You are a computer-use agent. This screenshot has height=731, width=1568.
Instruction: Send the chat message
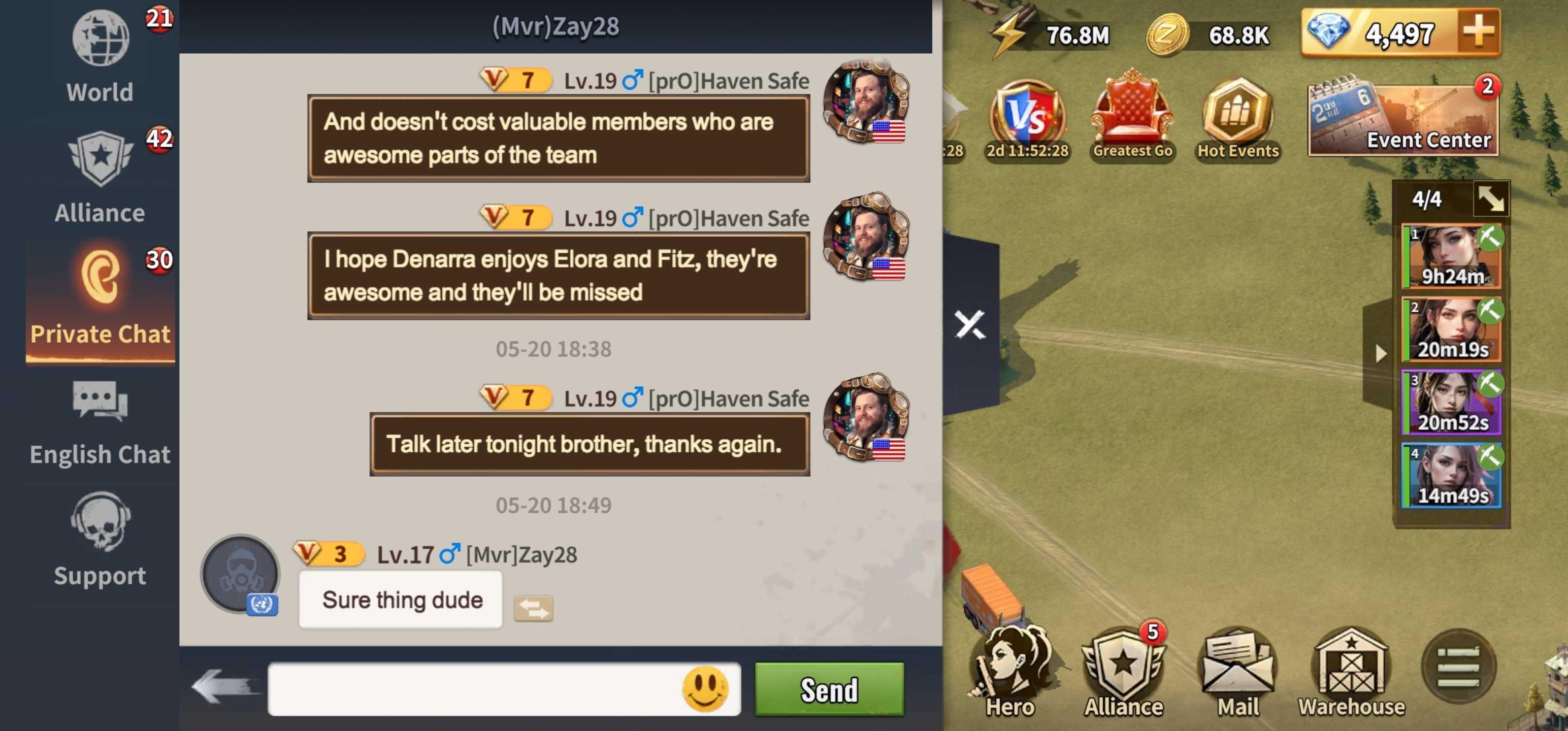(829, 689)
